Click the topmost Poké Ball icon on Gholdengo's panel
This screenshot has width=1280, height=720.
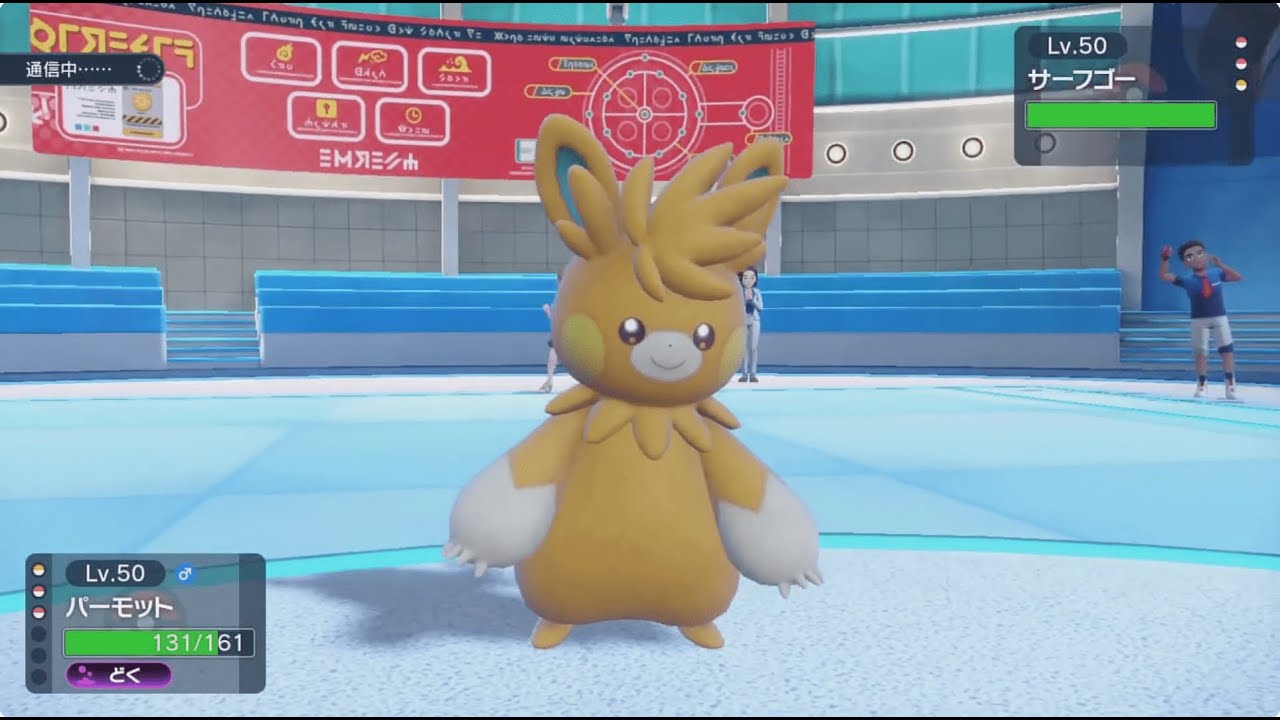point(1240,42)
